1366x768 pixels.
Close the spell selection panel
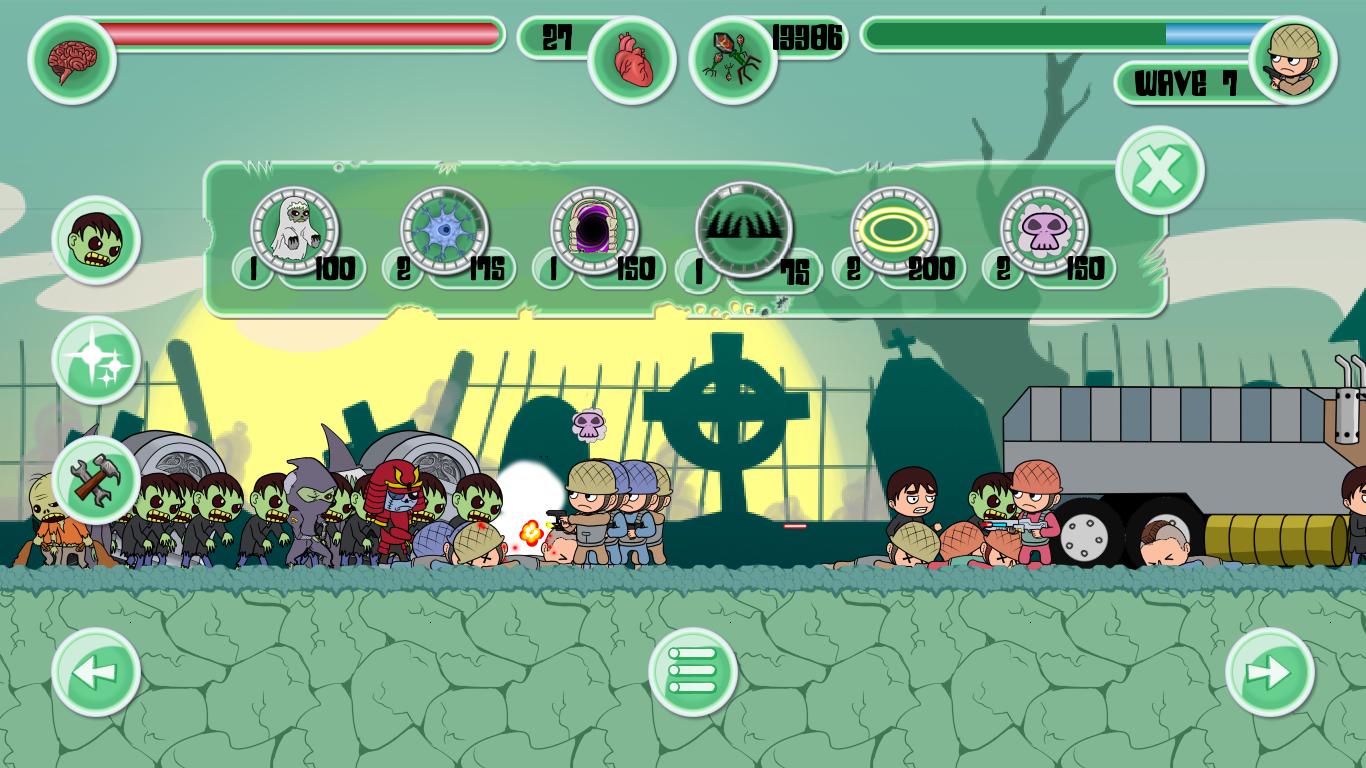[1159, 171]
